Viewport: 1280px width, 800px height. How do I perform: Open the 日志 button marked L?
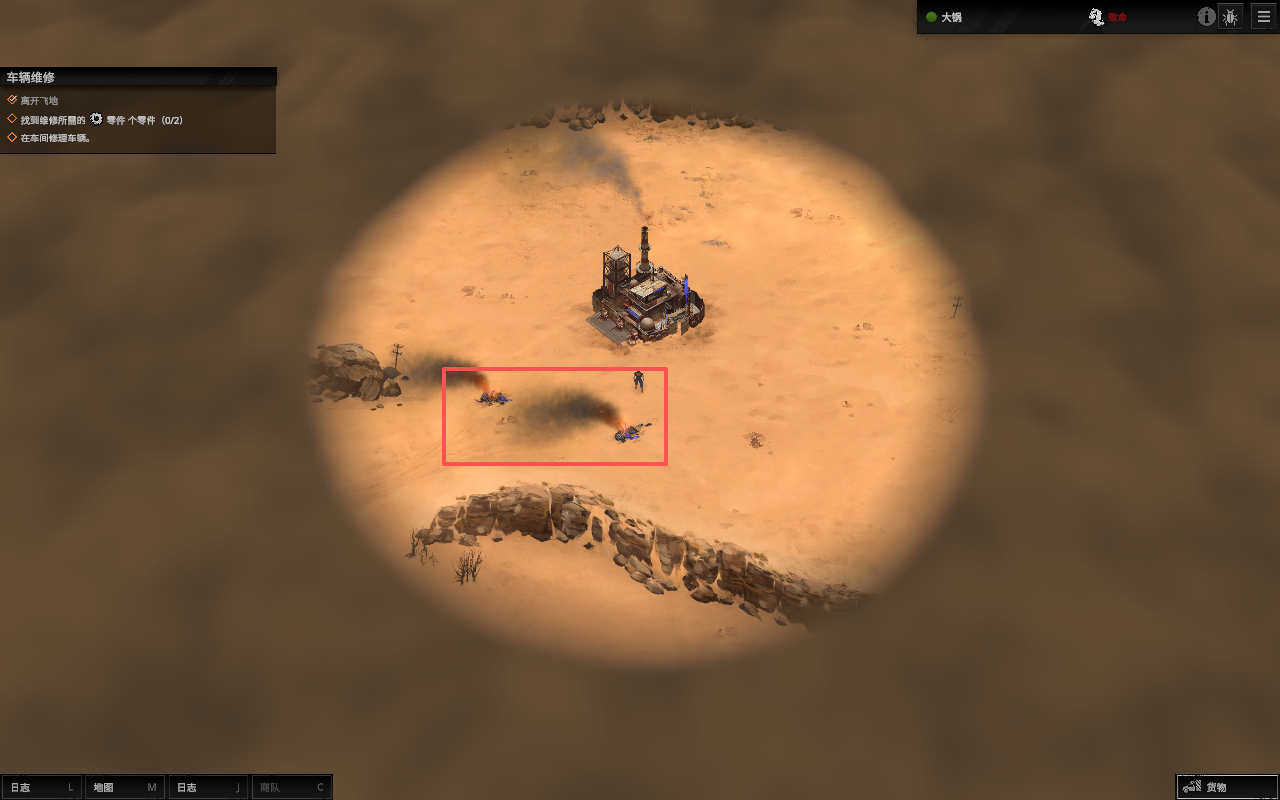[42, 787]
